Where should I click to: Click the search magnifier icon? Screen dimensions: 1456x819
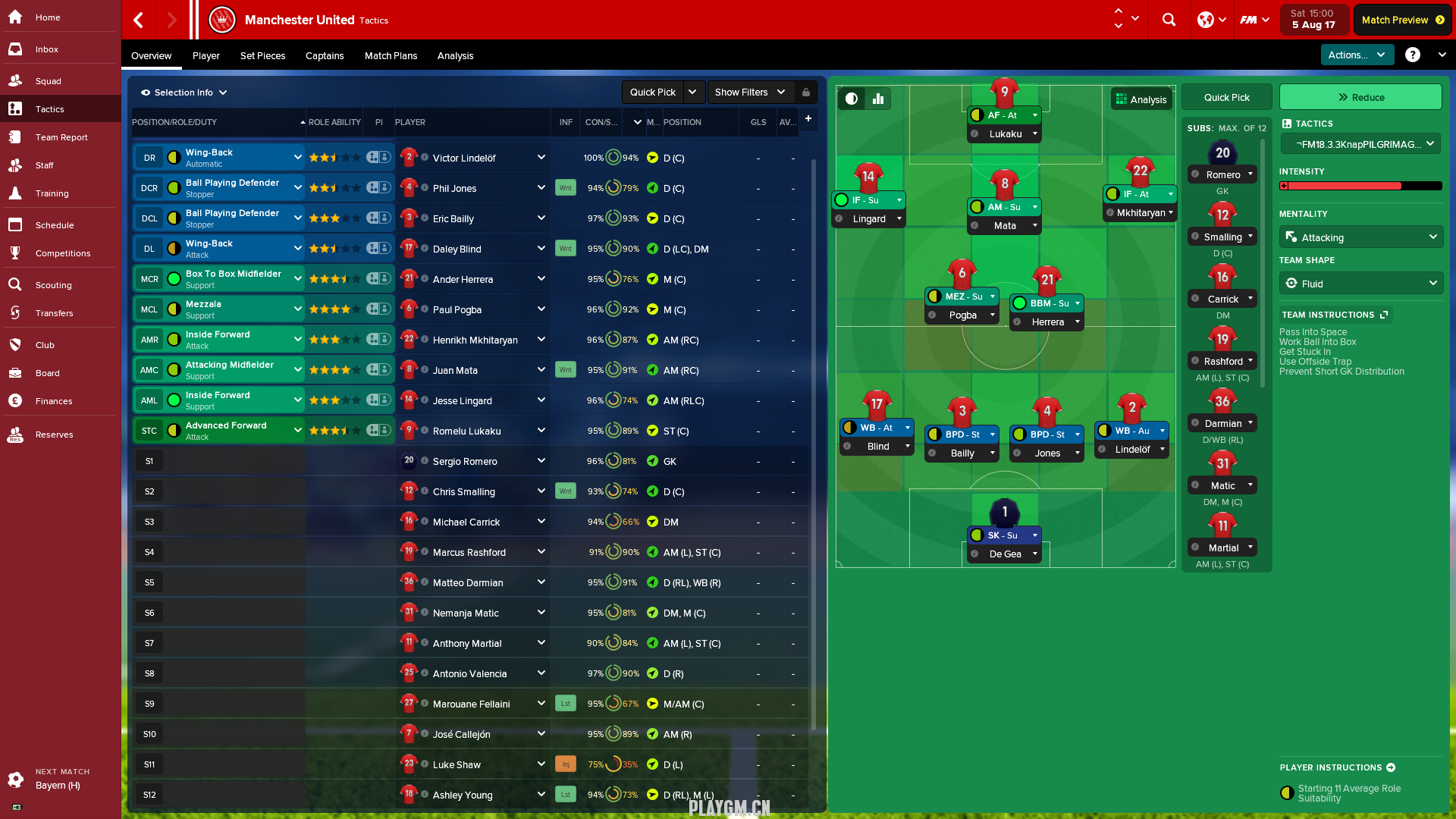[1169, 20]
